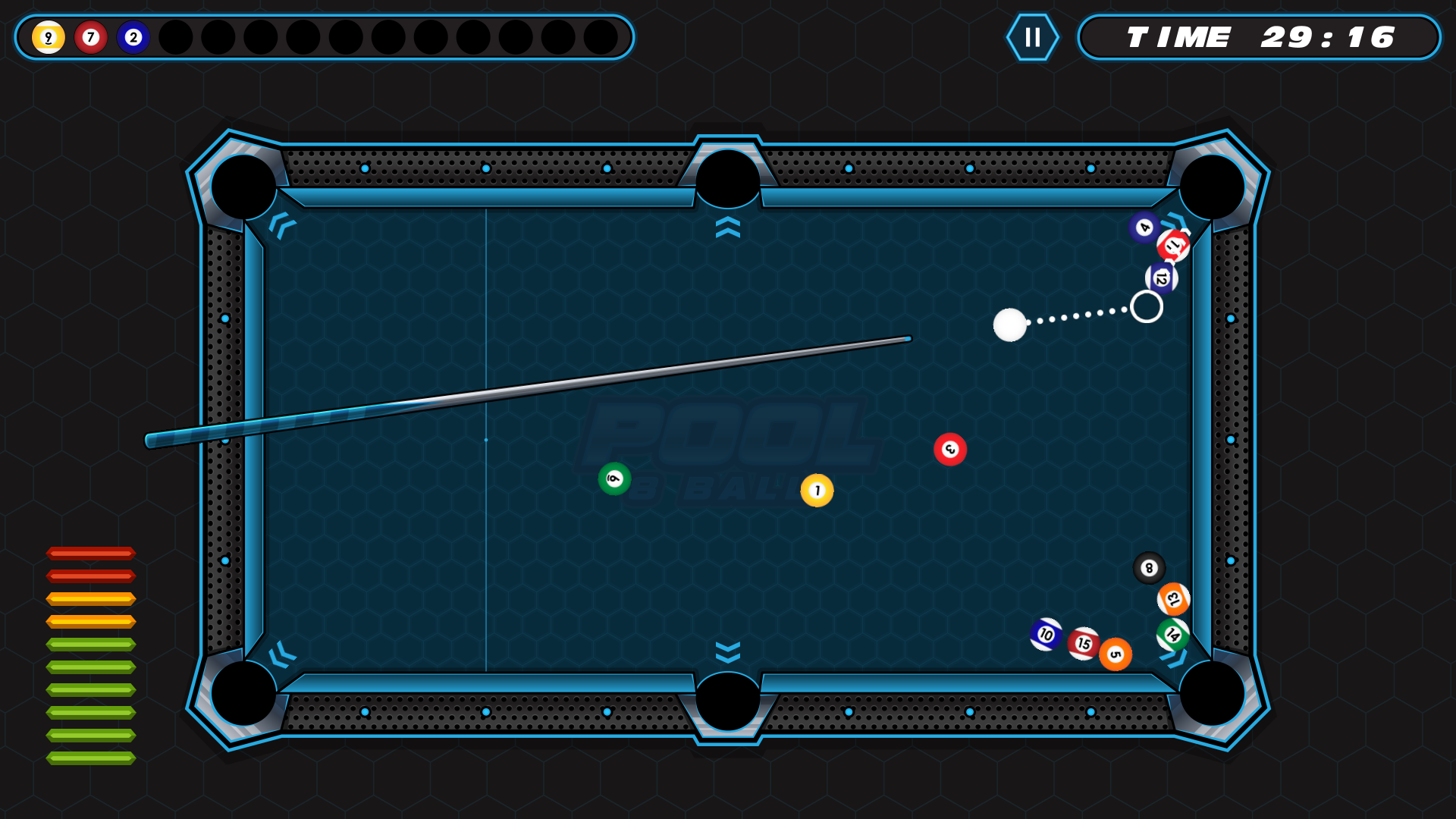Click the pause button
Screen dimensions: 1456x819
click(x=1032, y=36)
